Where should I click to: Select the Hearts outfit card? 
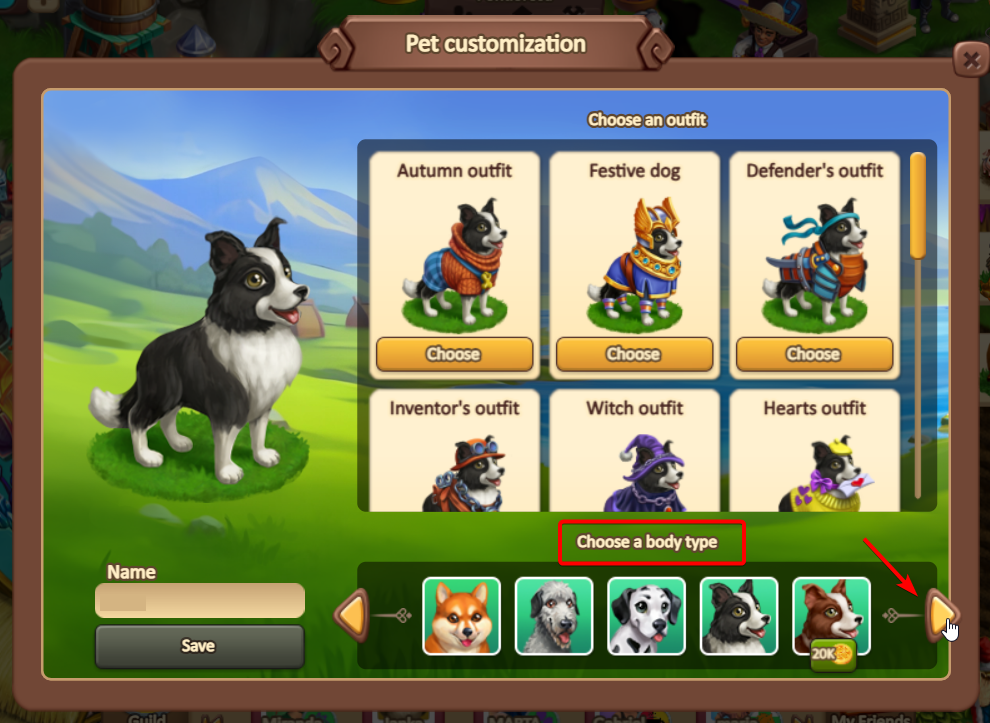click(814, 450)
